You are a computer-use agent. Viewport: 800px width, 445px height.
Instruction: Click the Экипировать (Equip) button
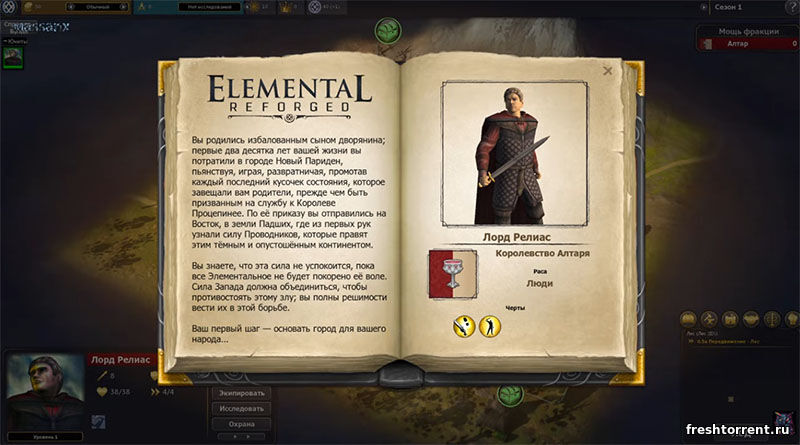[241, 393]
